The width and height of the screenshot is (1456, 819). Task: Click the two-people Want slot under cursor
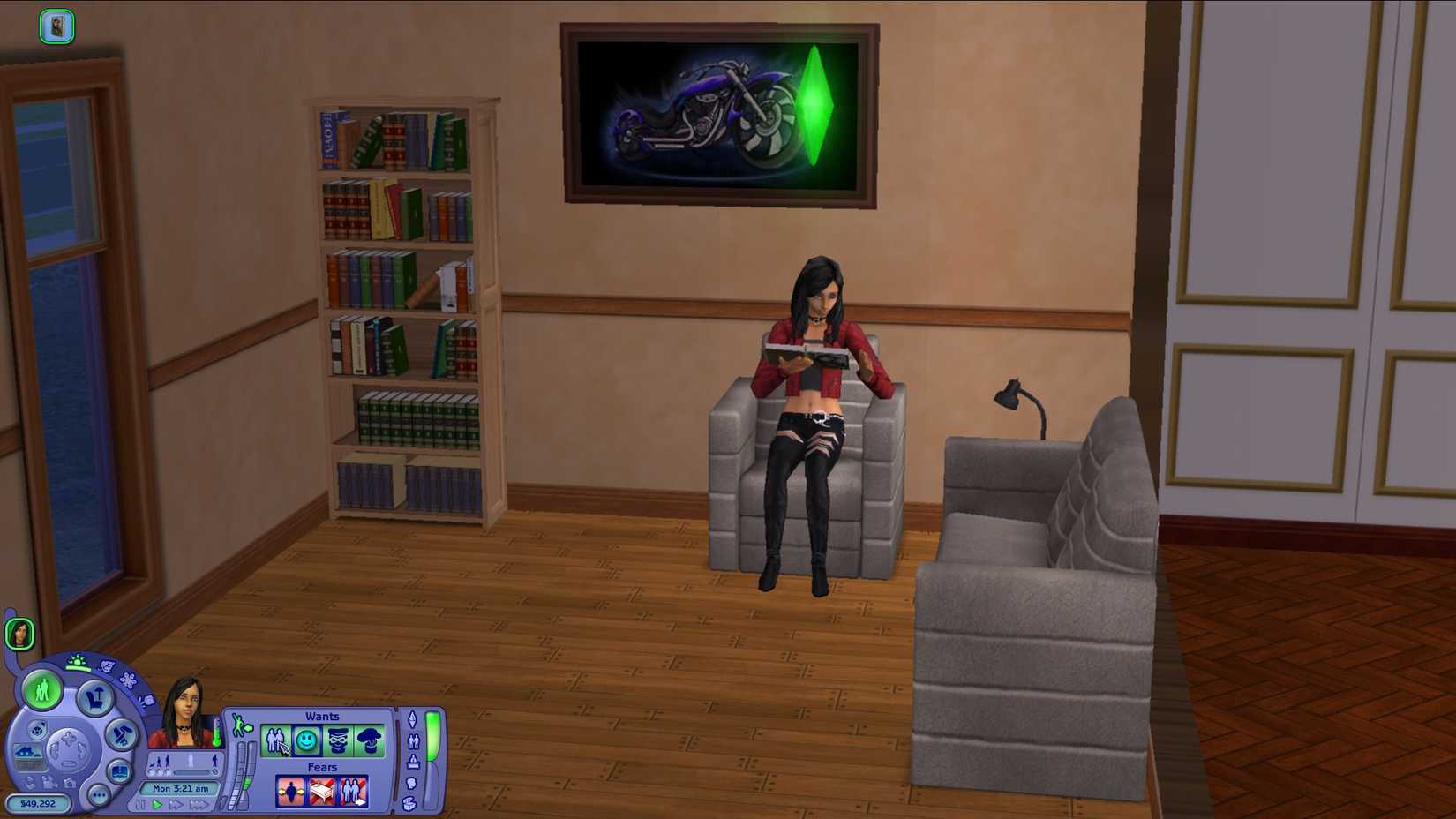275,741
